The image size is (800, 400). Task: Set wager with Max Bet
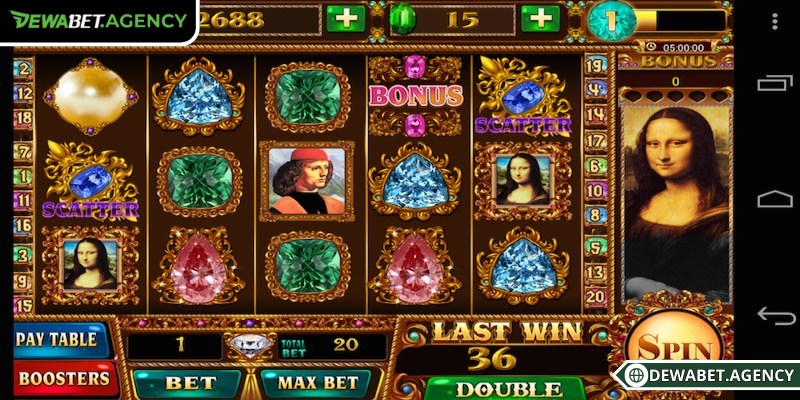pyautogui.click(x=316, y=384)
